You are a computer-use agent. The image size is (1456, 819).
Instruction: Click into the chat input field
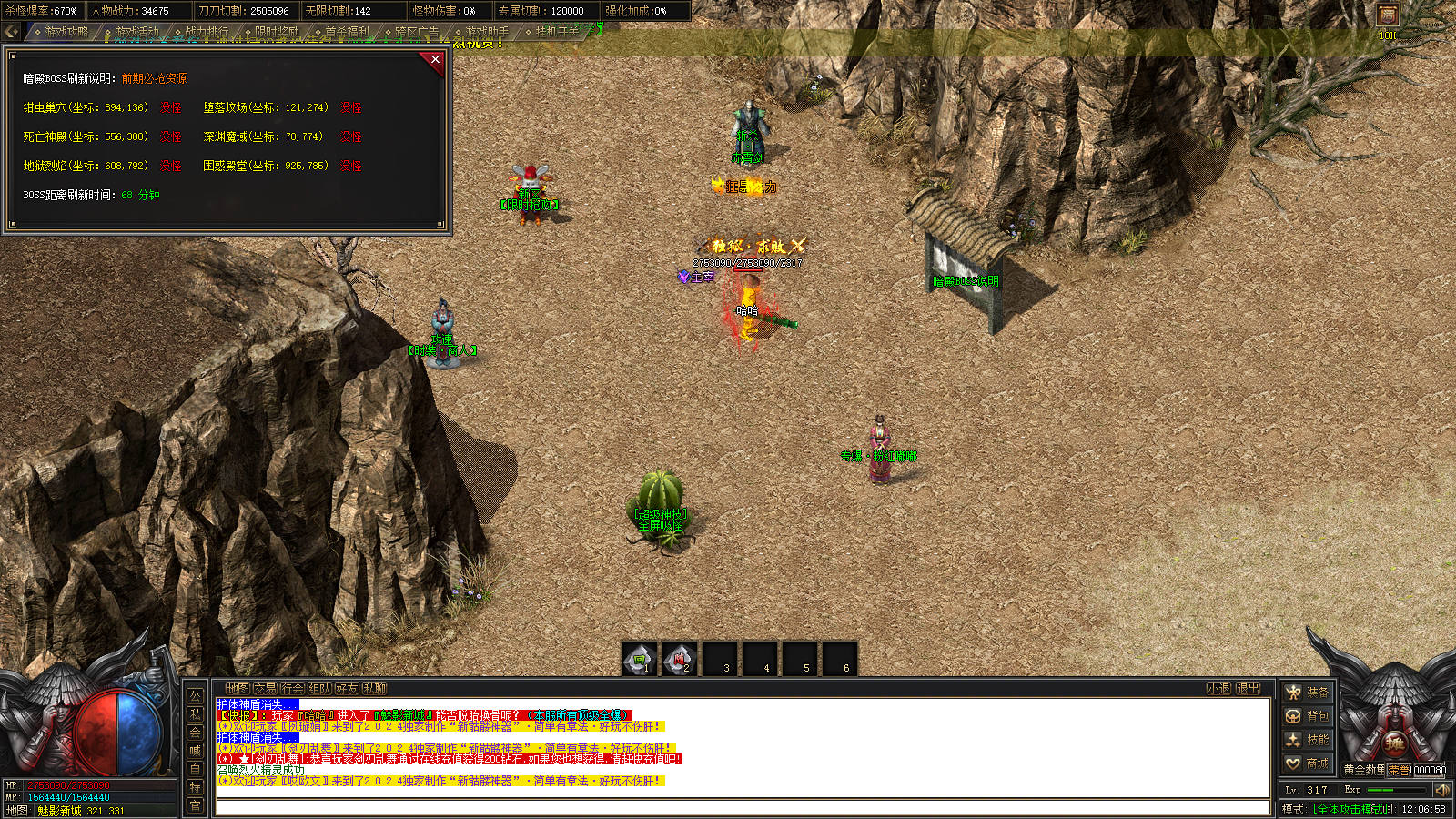pyautogui.click(x=742, y=807)
